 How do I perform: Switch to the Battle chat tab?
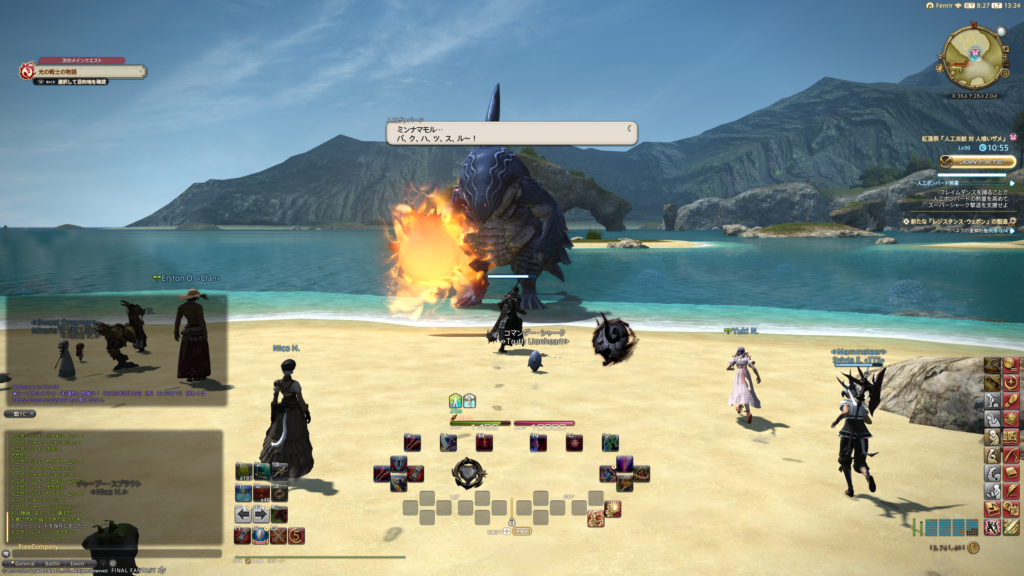click(x=51, y=564)
